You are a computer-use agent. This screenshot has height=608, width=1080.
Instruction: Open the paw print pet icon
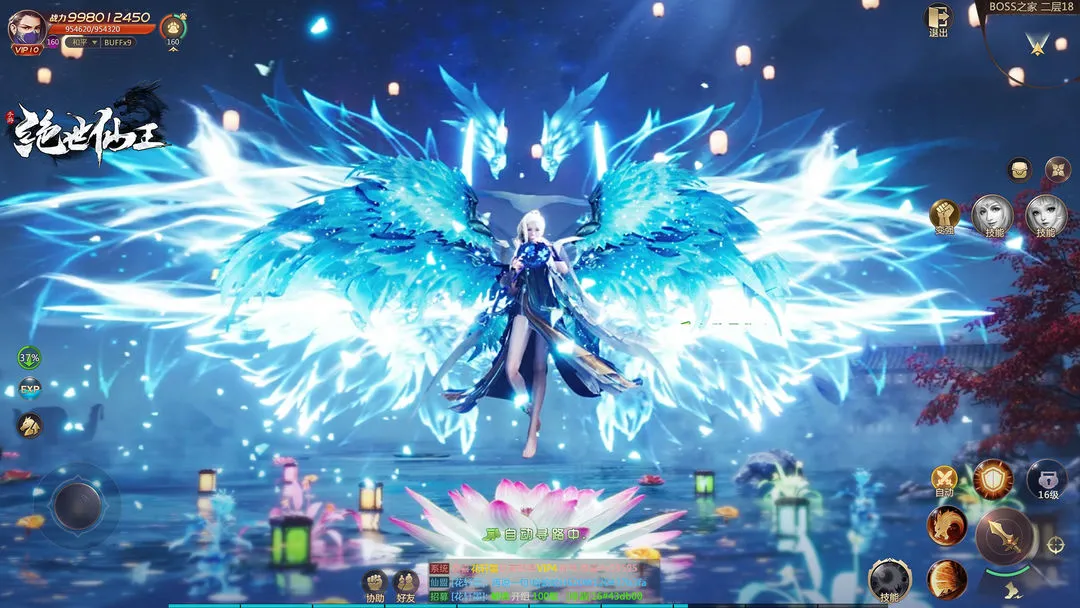point(173,27)
